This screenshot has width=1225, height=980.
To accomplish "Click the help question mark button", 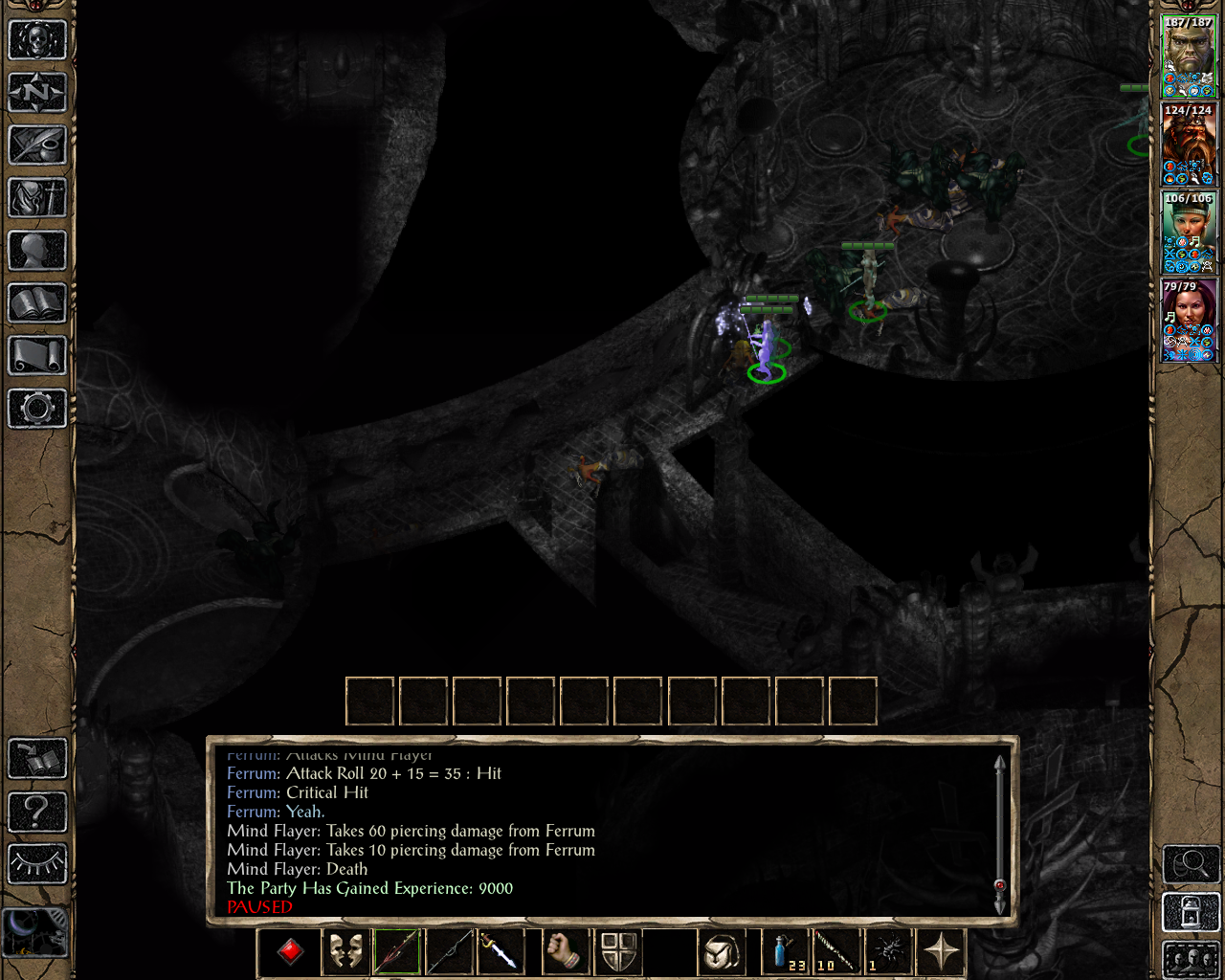I will click(x=37, y=812).
